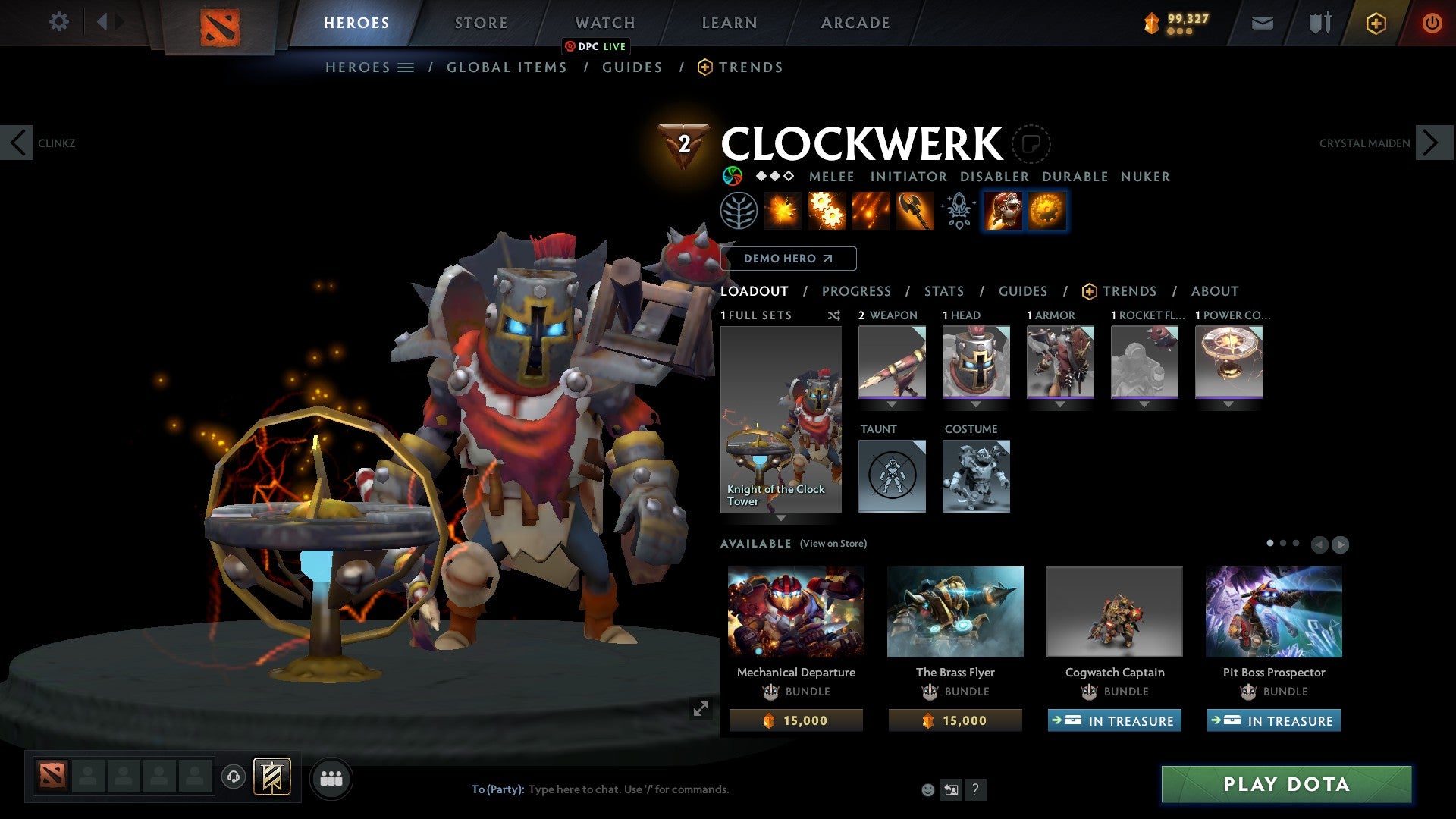This screenshot has width=1456, height=819.
Task: Open the mail notifications envelope icon
Action: tap(1262, 23)
